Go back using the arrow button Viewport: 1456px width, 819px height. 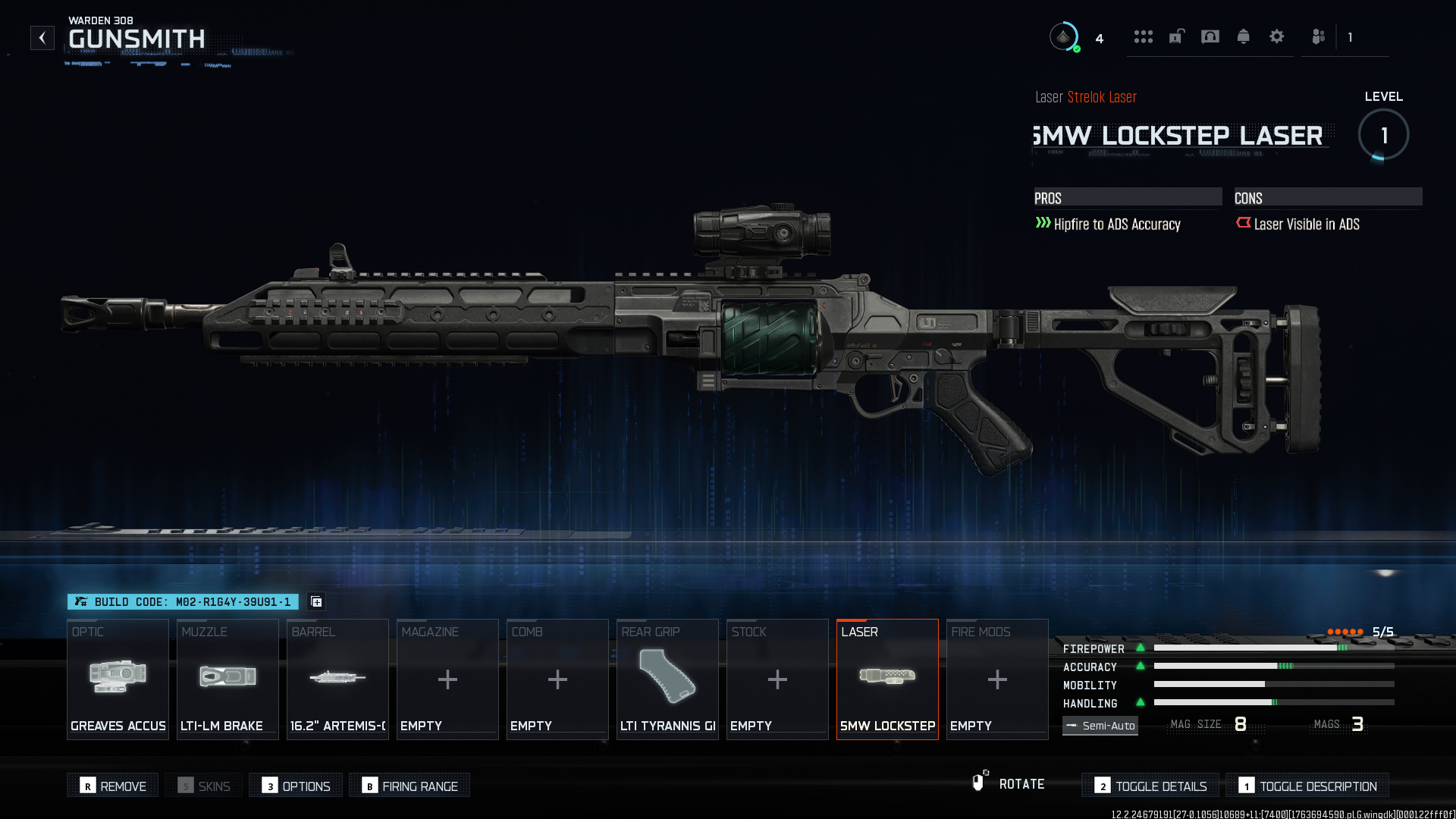coord(42,38)
